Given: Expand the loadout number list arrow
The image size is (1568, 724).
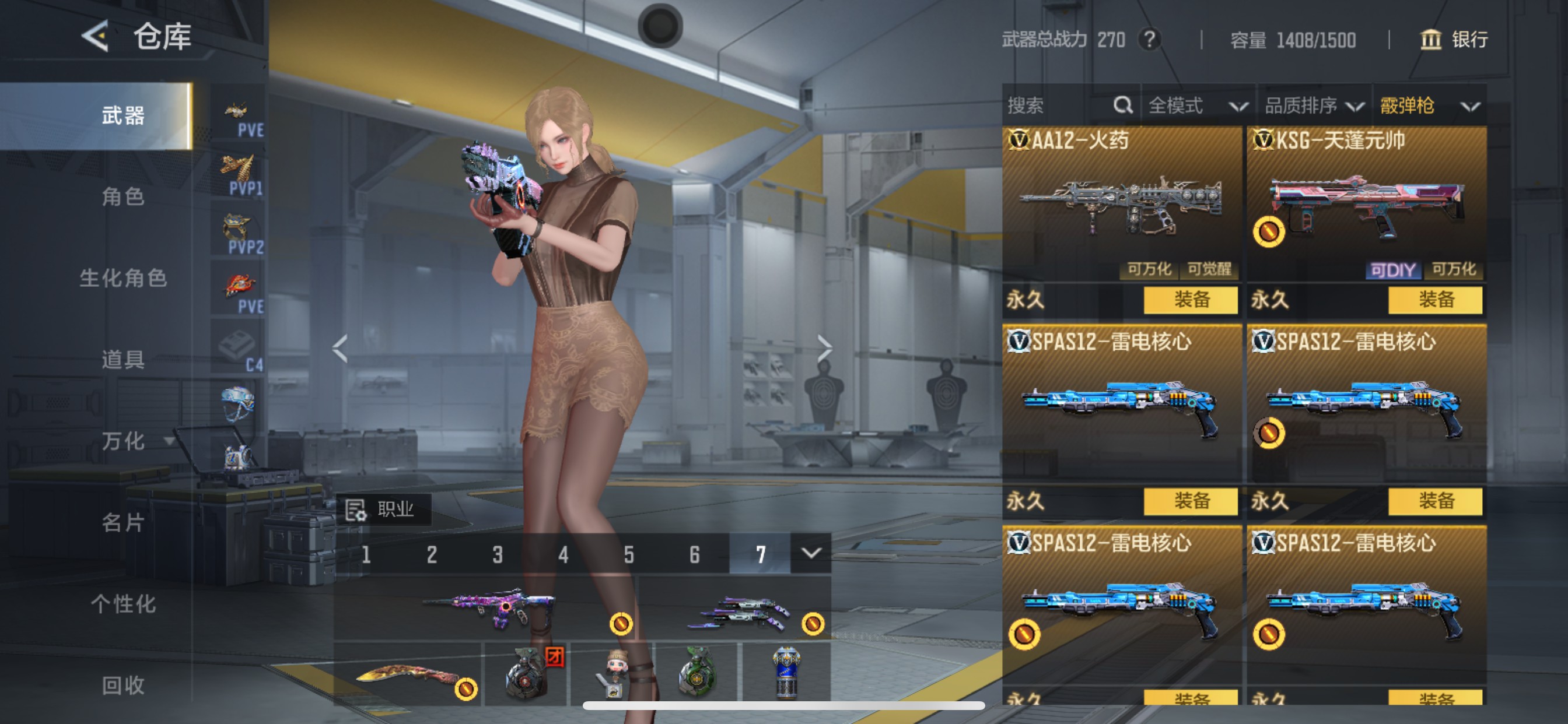Looking at the screenshot, I should (811, 553).
